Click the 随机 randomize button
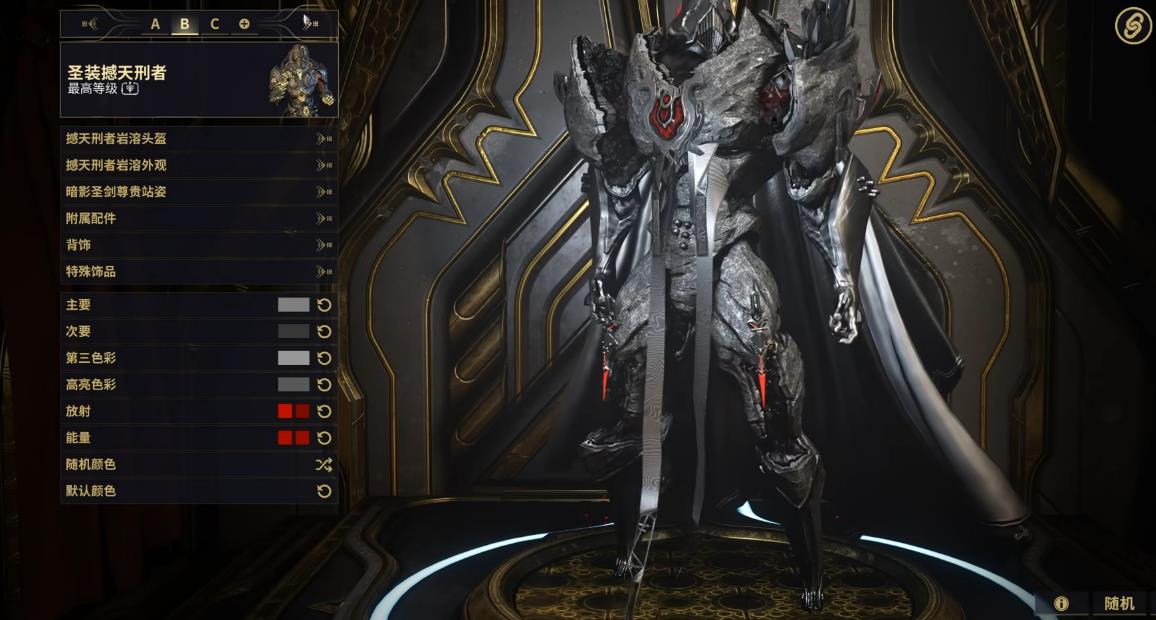This screenshot has width=1156, height=620. pyautogui.click(x=1118, y=603)
